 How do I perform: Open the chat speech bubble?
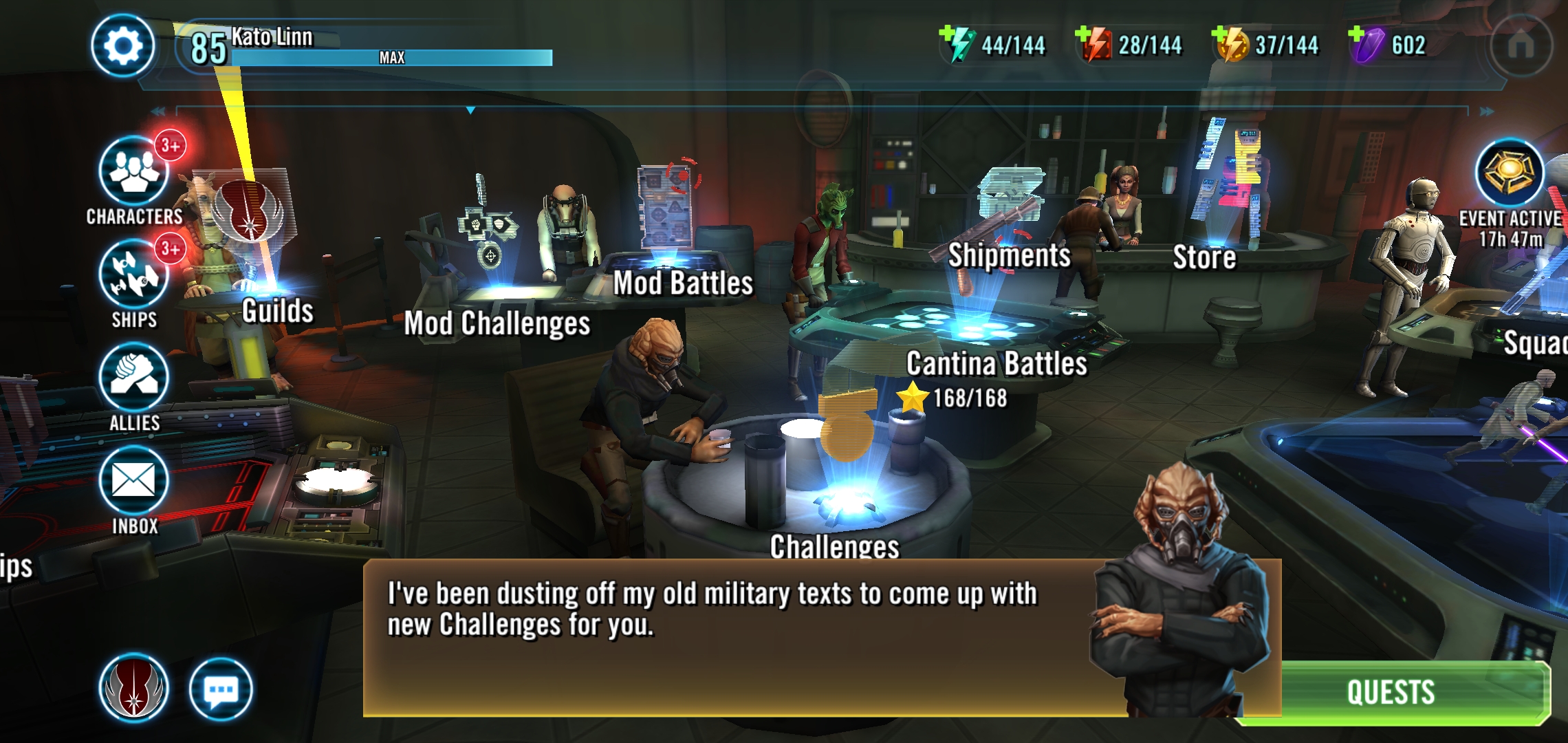point(221,689)
